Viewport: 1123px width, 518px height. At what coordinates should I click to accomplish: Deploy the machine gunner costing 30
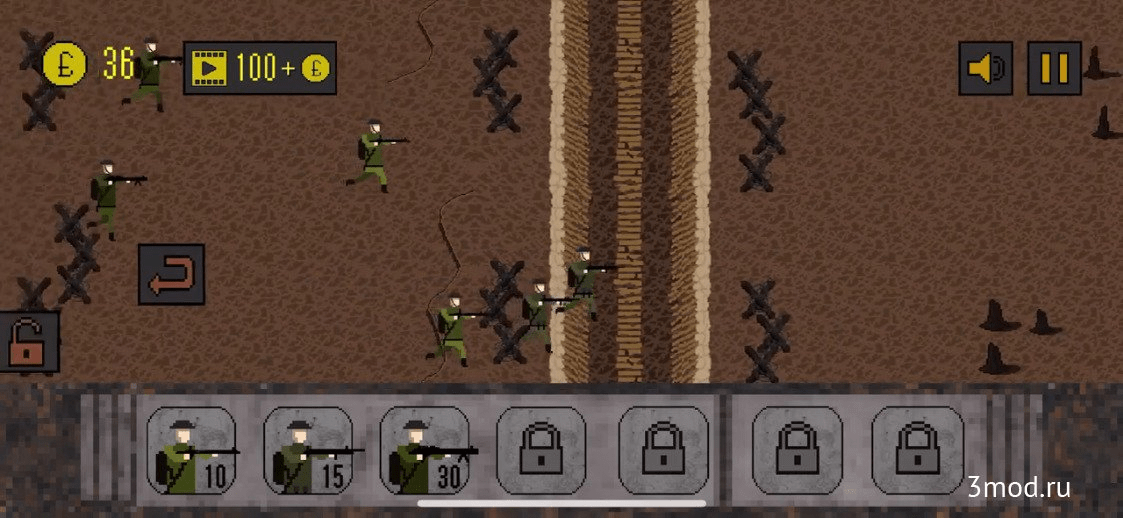(426, 450)
